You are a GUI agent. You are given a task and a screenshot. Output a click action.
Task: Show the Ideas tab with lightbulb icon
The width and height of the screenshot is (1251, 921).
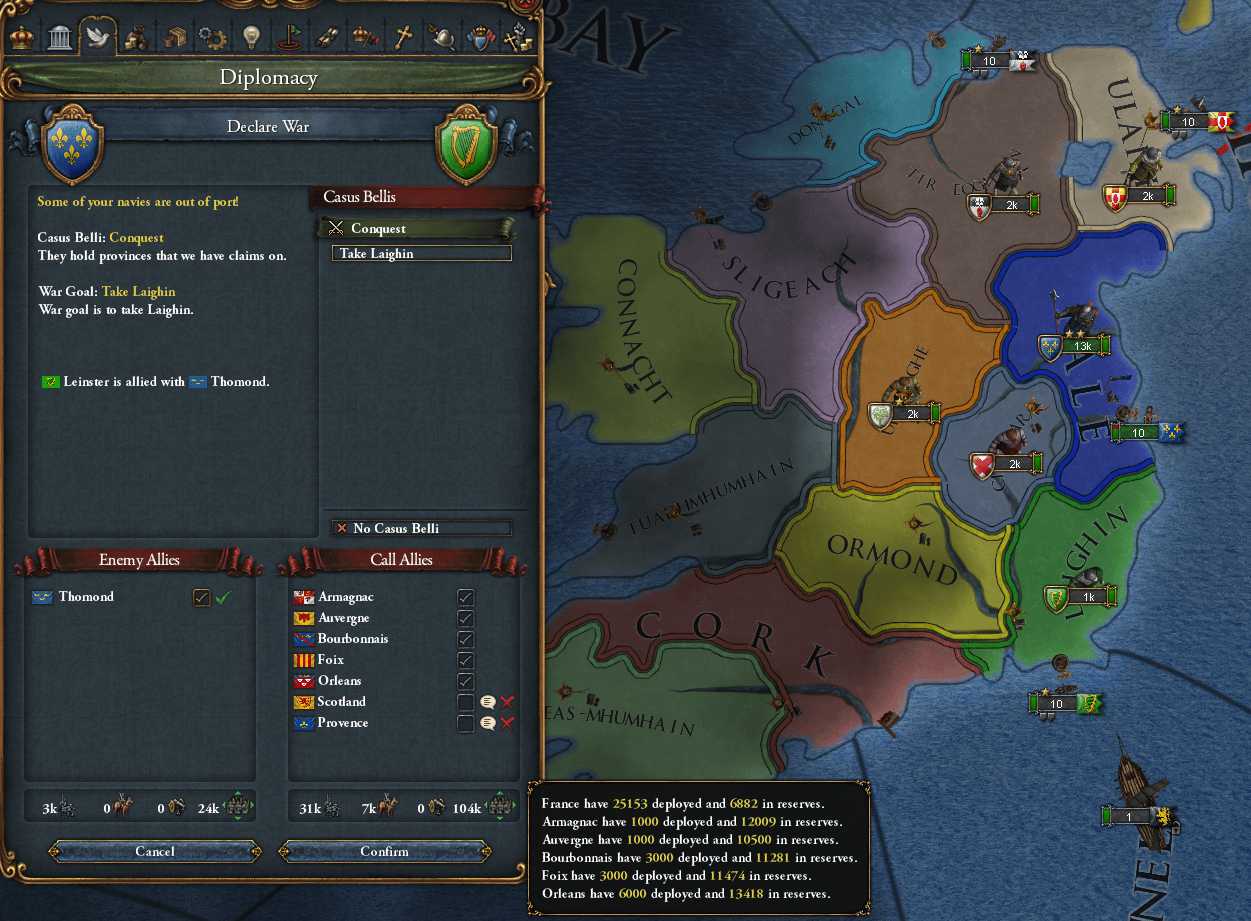point(251,37)
